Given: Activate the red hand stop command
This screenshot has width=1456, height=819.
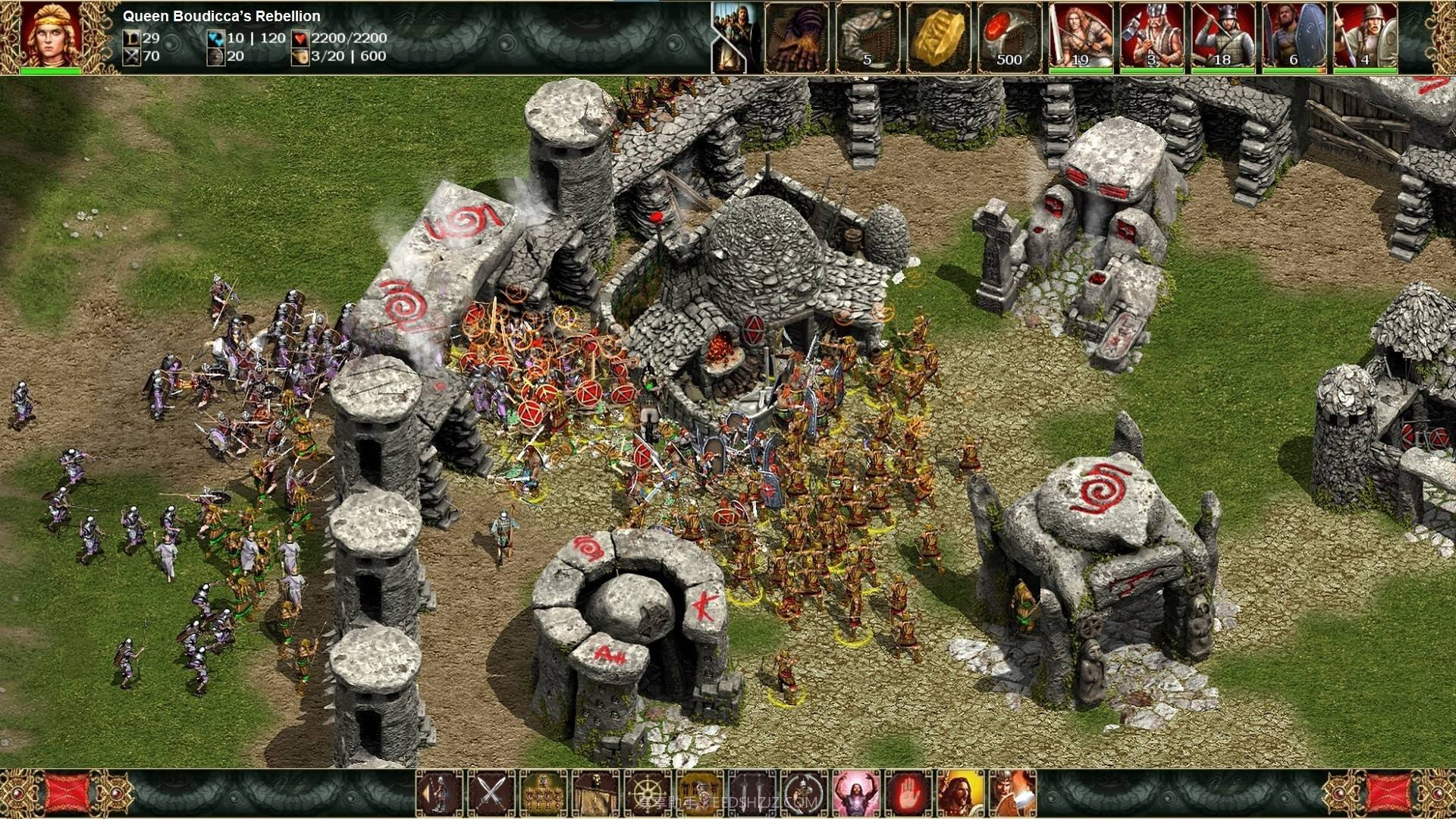Looking at the screenshot, I should pyautogui.click(x=909, y=793).
